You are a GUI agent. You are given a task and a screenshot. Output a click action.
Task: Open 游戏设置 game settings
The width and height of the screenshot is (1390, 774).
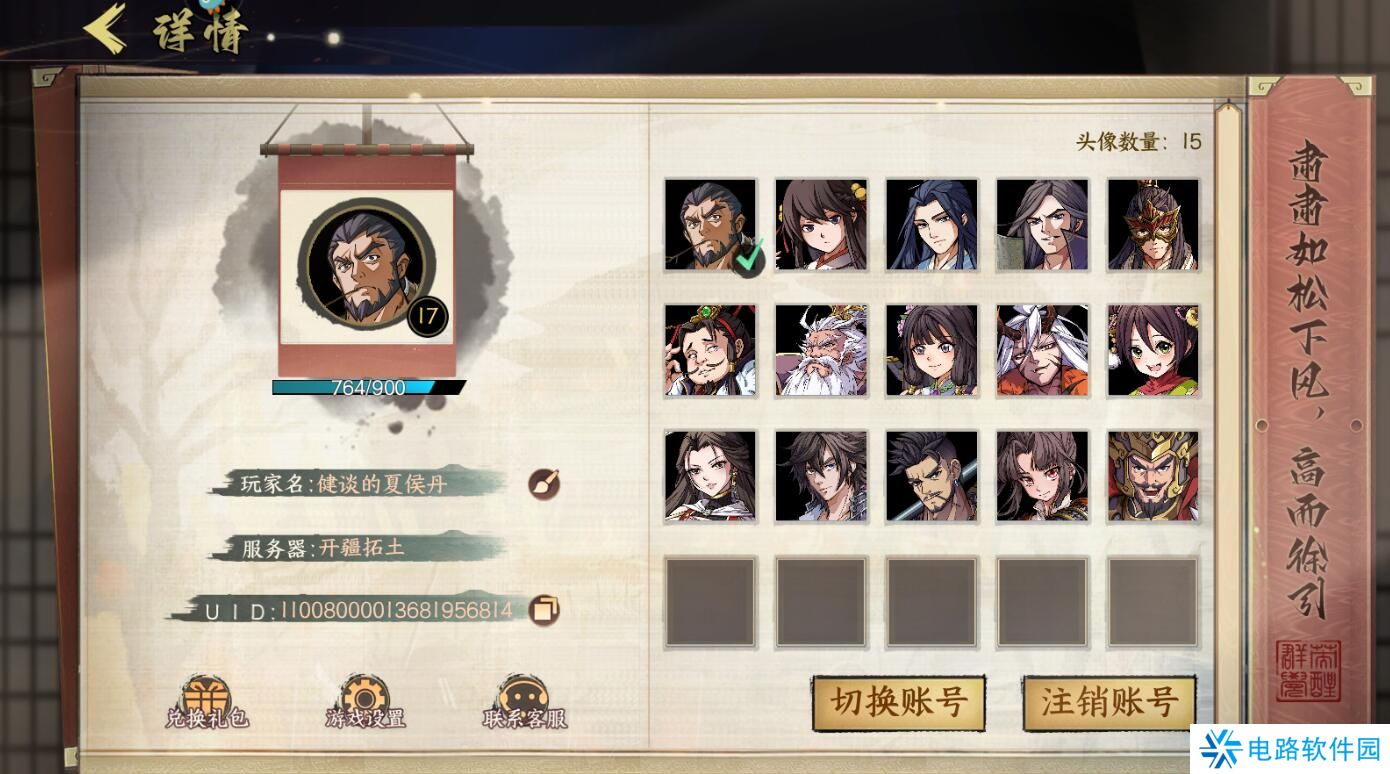point(365,701)
